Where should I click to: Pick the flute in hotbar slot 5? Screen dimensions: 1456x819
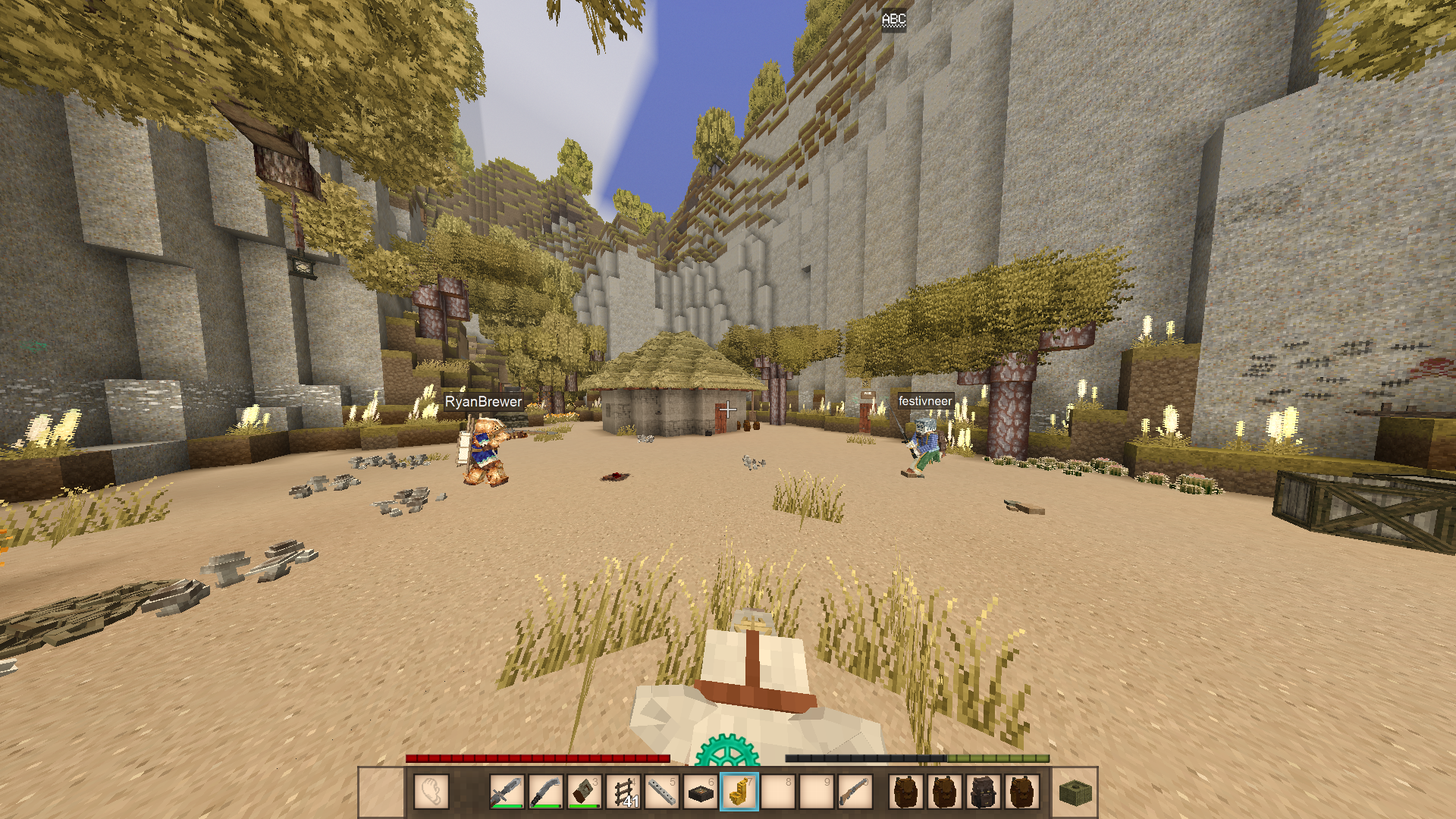click(x=662, y=792)
